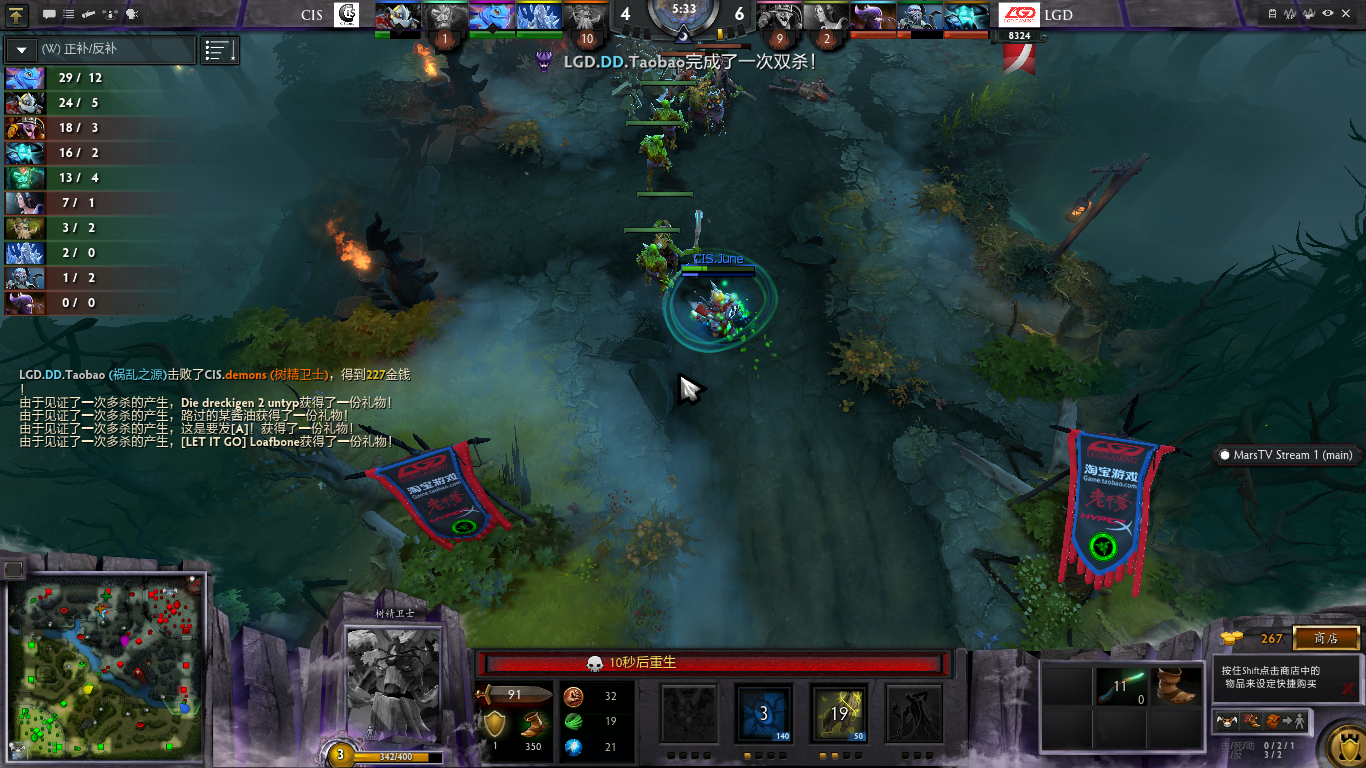Click the glyph of fortification shield button
The height and width of the screenshot is (768, 1366).
(x=1342, y=745)
